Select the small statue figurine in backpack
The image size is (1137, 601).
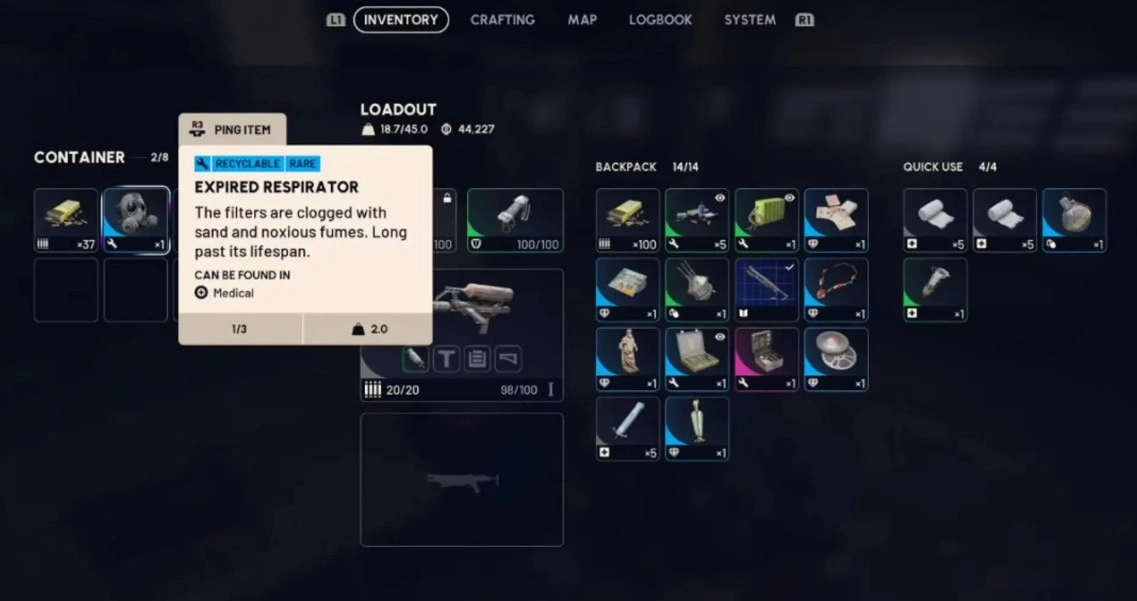(x=628, y=359)
